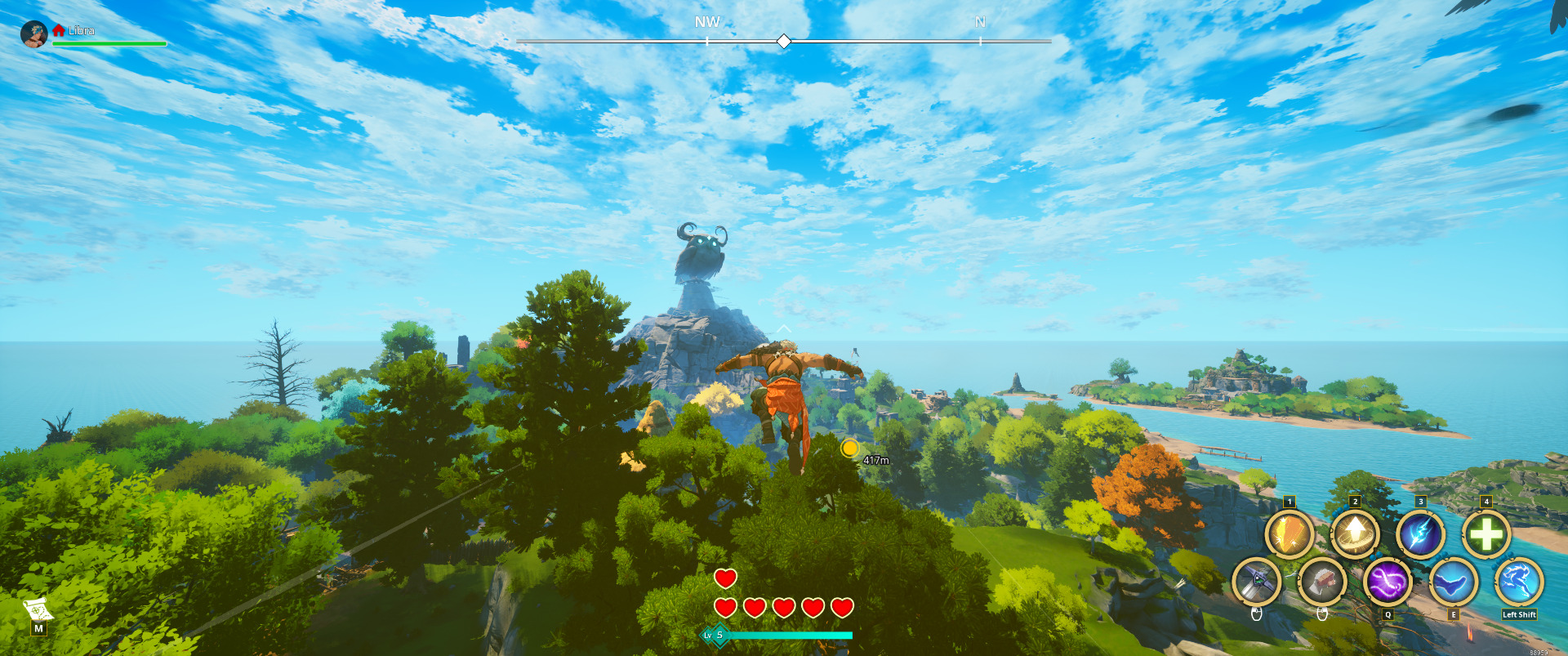
Task: Cast the blue lightning bolt ability
Action: tap(1420, 535)
